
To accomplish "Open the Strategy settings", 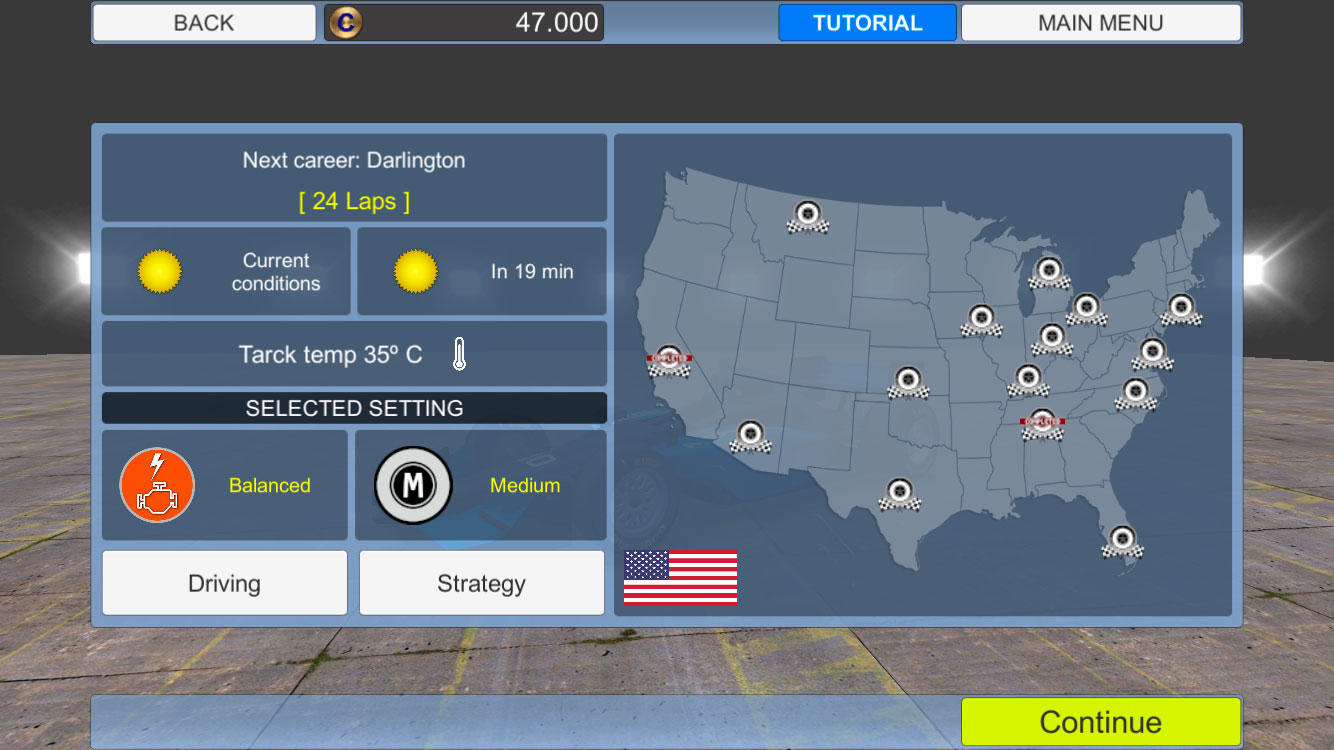I will 481,583.
